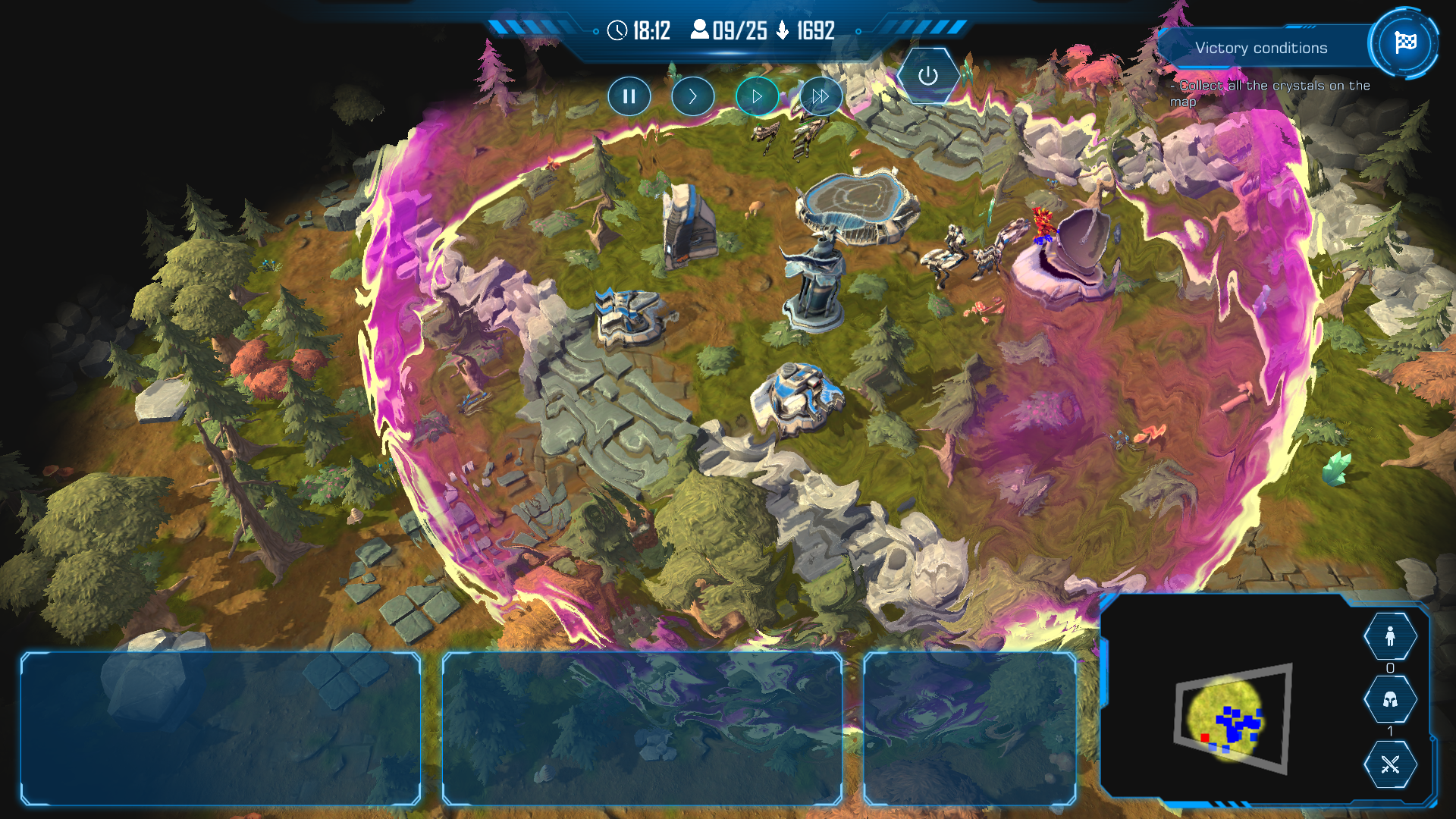
Task: Select the helmet hexagon icon
Action: (1390, 699)
